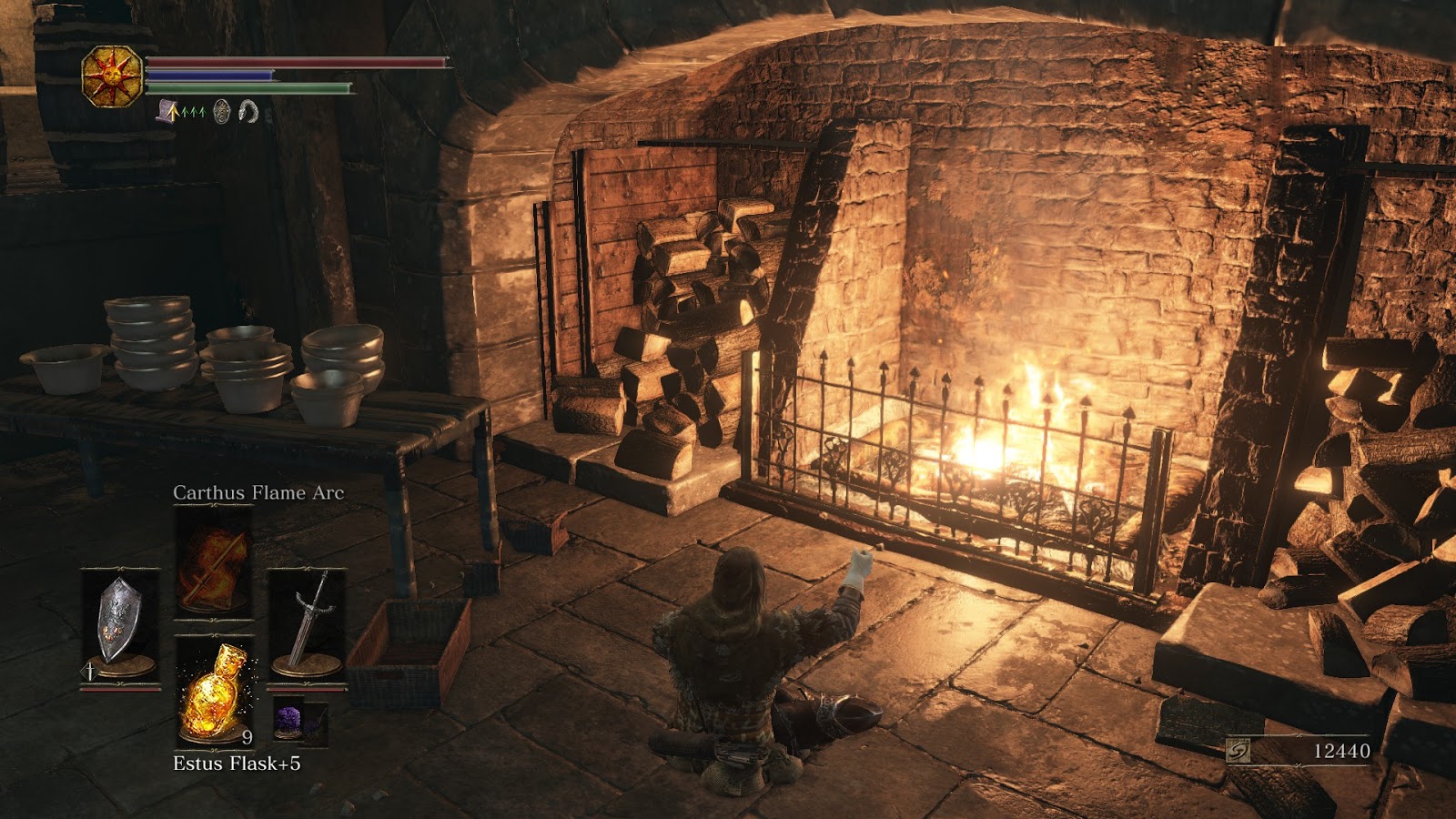Select the small purple moss item icon
The width and height of the screenshot is (1456, 819).
[291, 722]
